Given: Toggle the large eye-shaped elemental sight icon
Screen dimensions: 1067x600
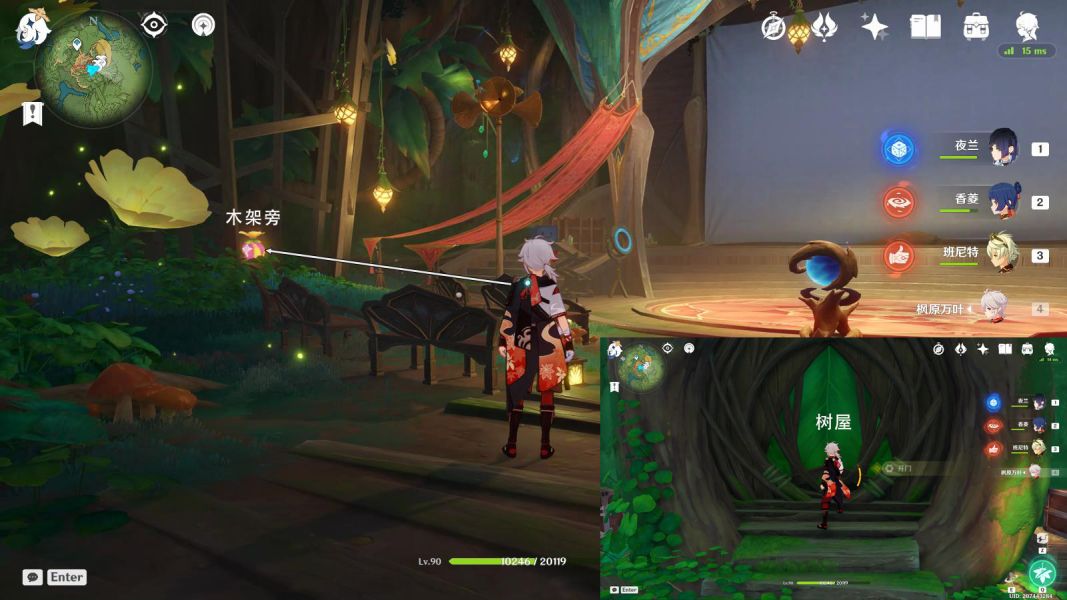Looking at the screenshot, I should click(x=154, y=25).
